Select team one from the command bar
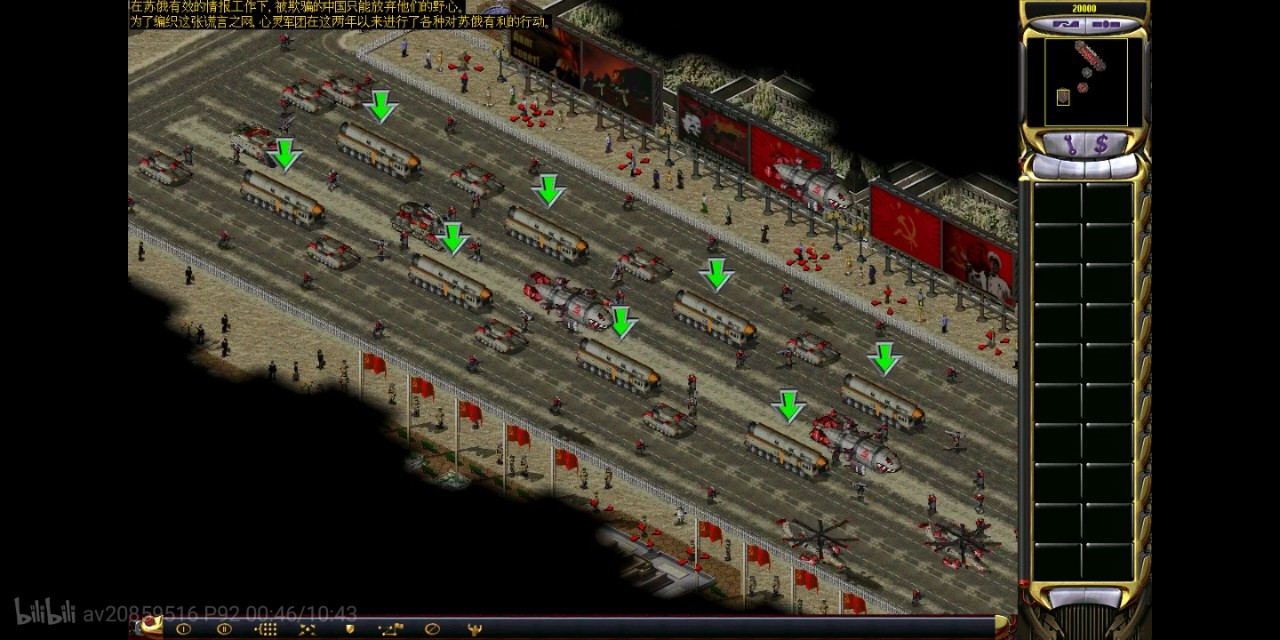1280x640 pixels. (183, 629)
